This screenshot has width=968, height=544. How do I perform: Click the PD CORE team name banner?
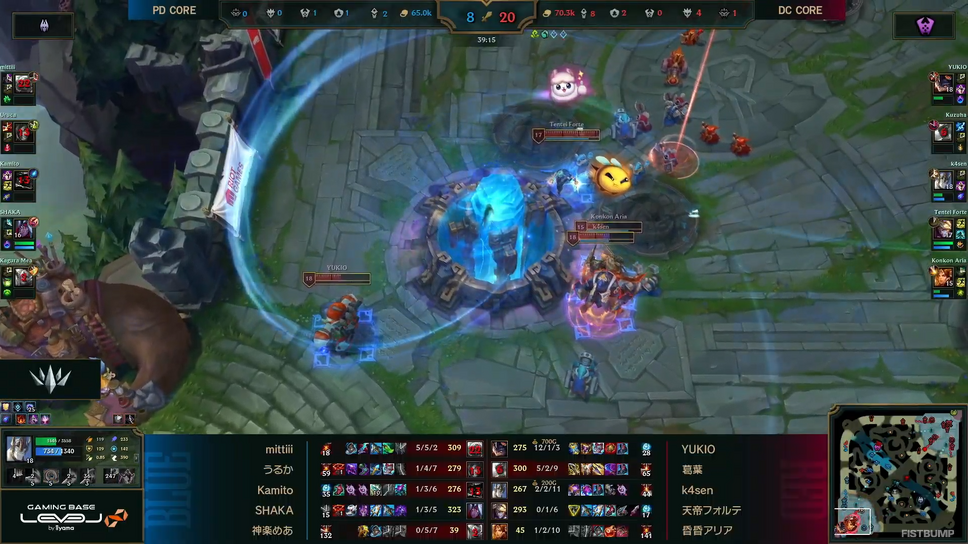tap(174, 11)
